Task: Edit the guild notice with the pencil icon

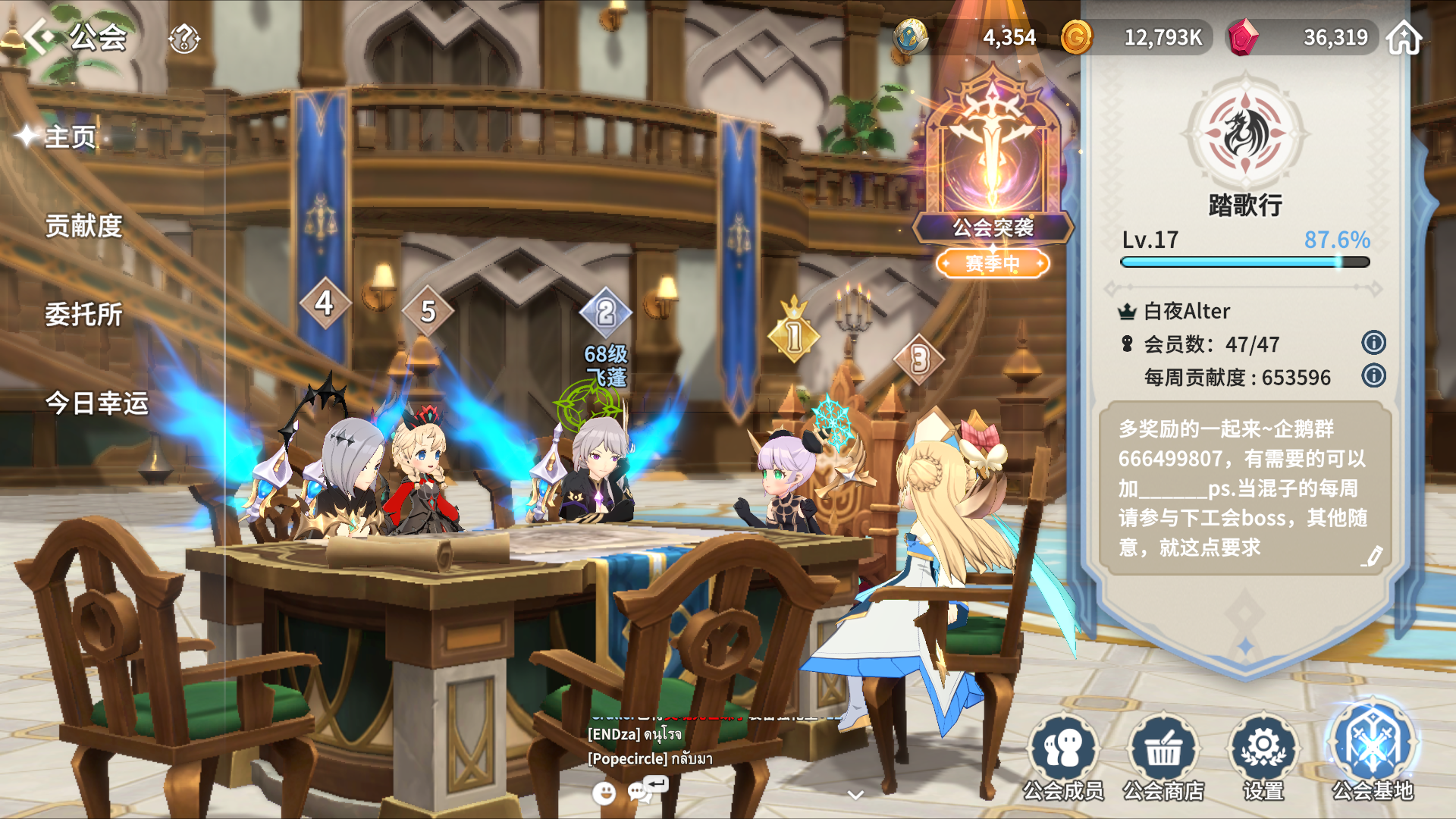Action: click(1371, 557)
